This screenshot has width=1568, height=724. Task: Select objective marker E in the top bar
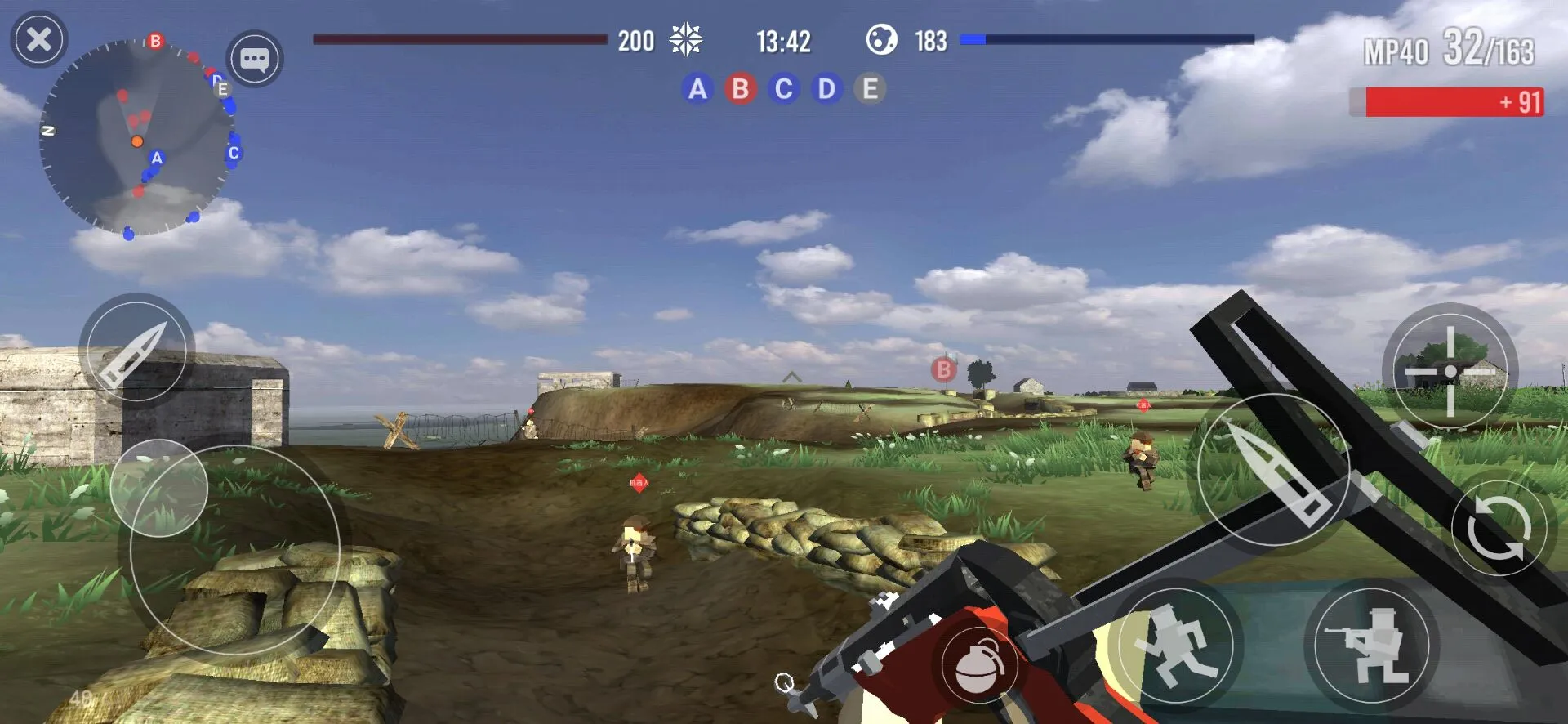click(870, 89)
